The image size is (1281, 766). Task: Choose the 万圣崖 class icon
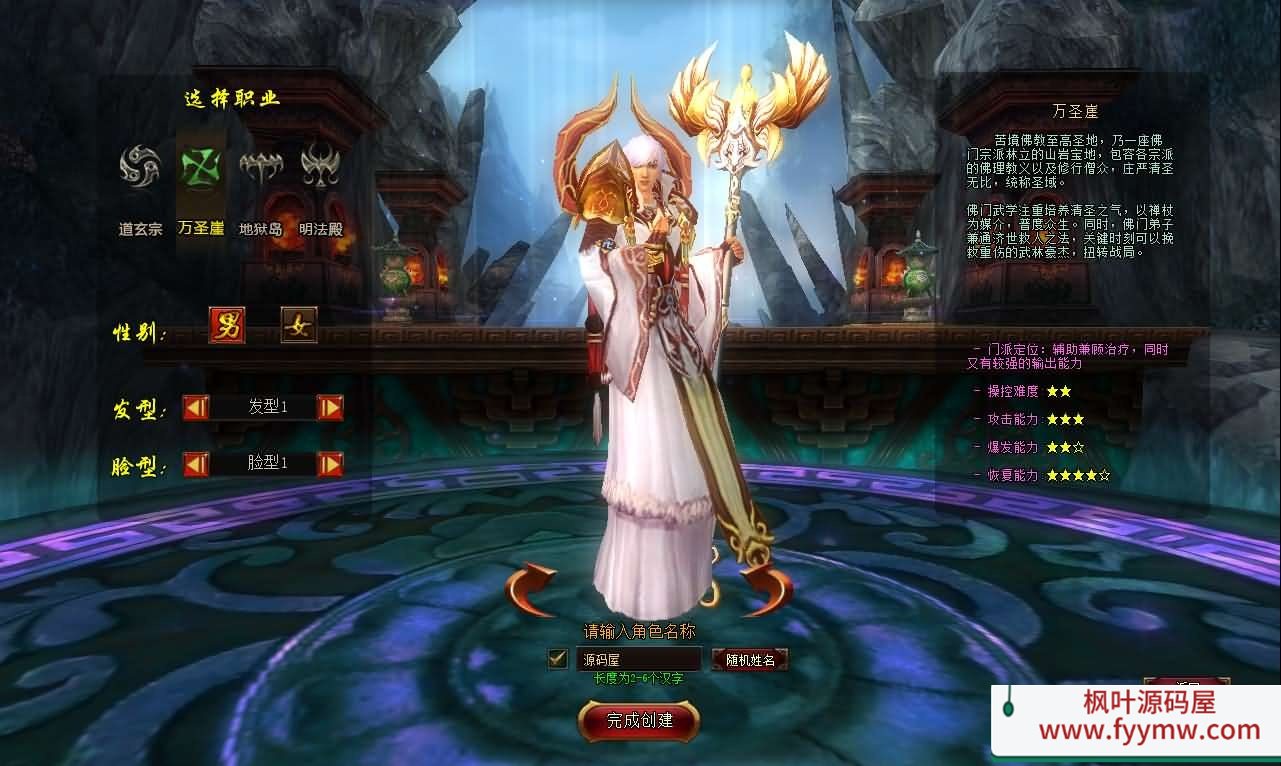coord(199,167)
